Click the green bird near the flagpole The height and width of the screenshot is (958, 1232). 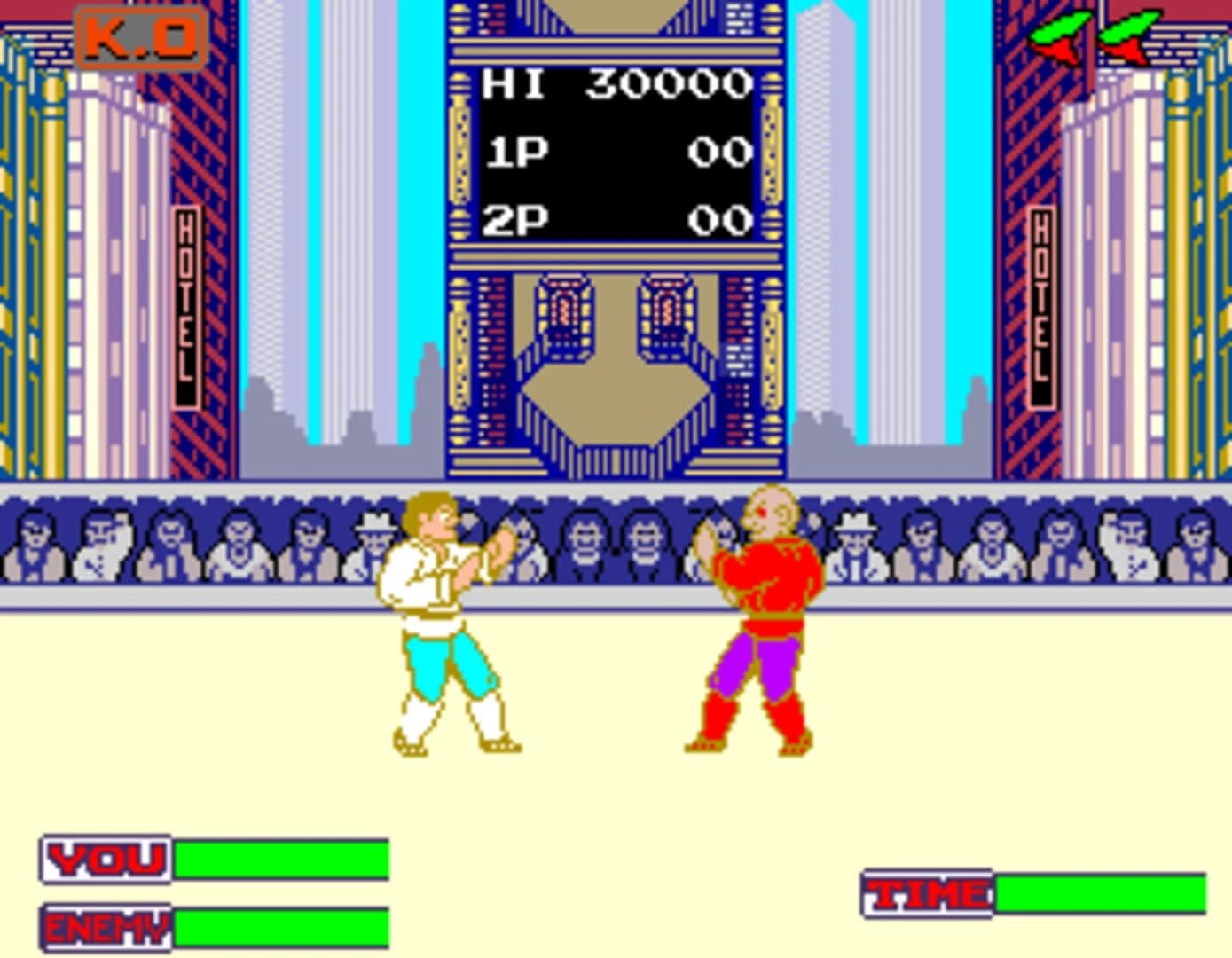point(1060,35)
